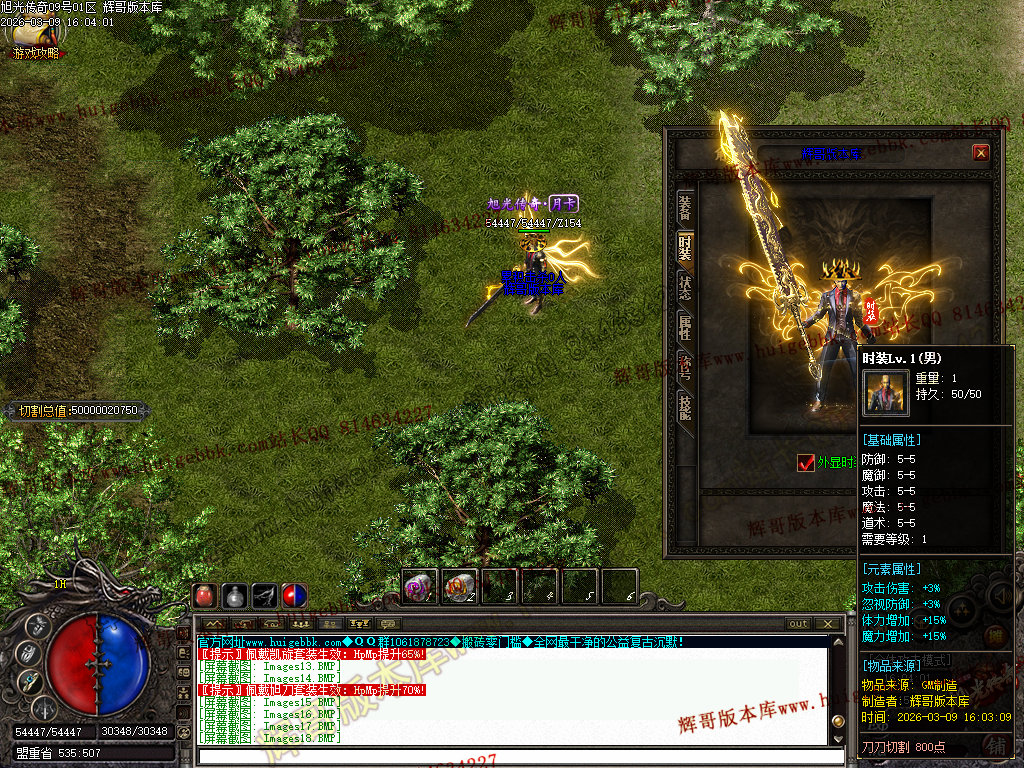
Task: Use the grey flask potion shortcut
Action: [235, 596]
